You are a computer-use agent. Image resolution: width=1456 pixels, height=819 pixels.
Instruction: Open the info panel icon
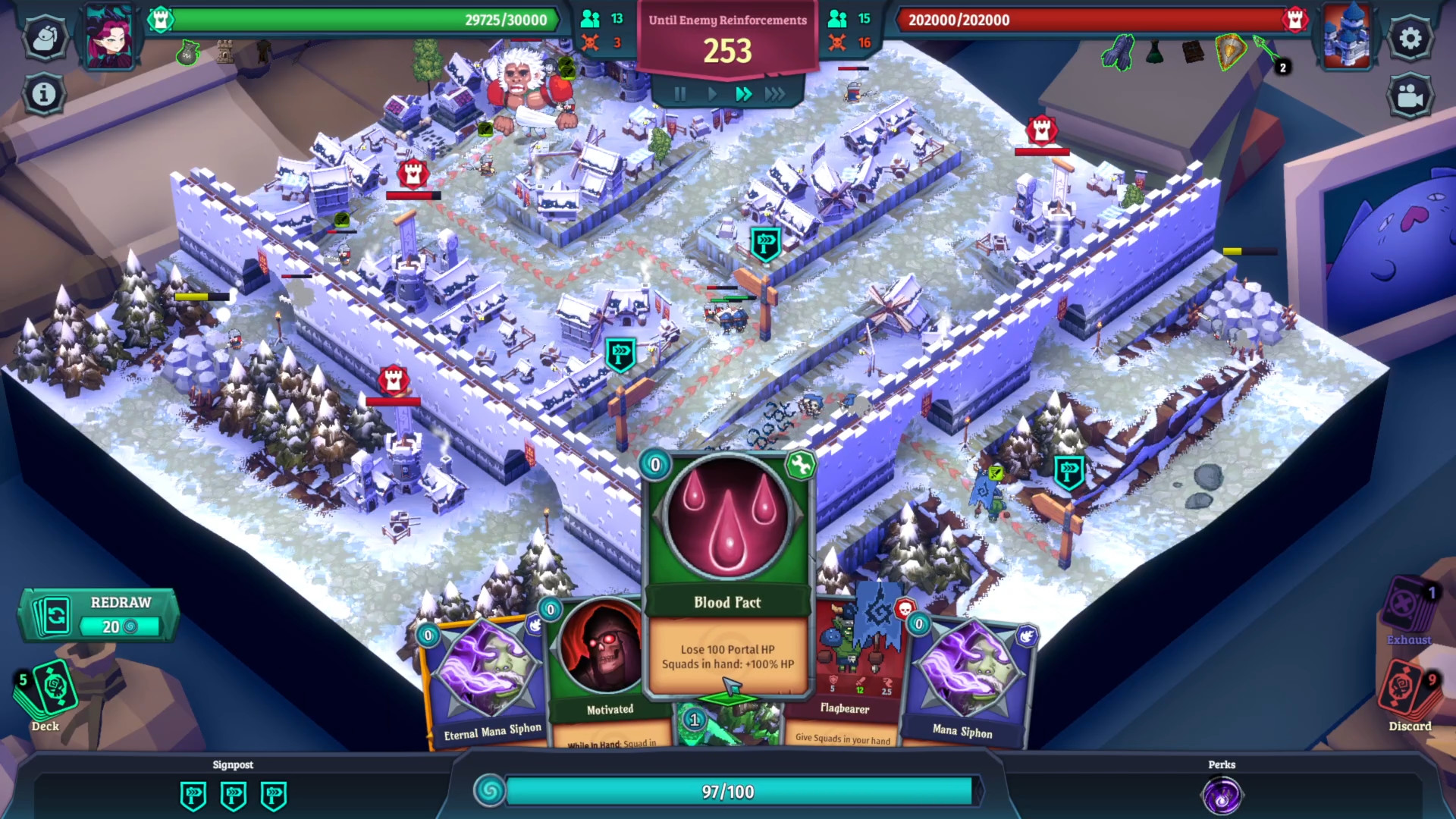(x=45, y=93)
